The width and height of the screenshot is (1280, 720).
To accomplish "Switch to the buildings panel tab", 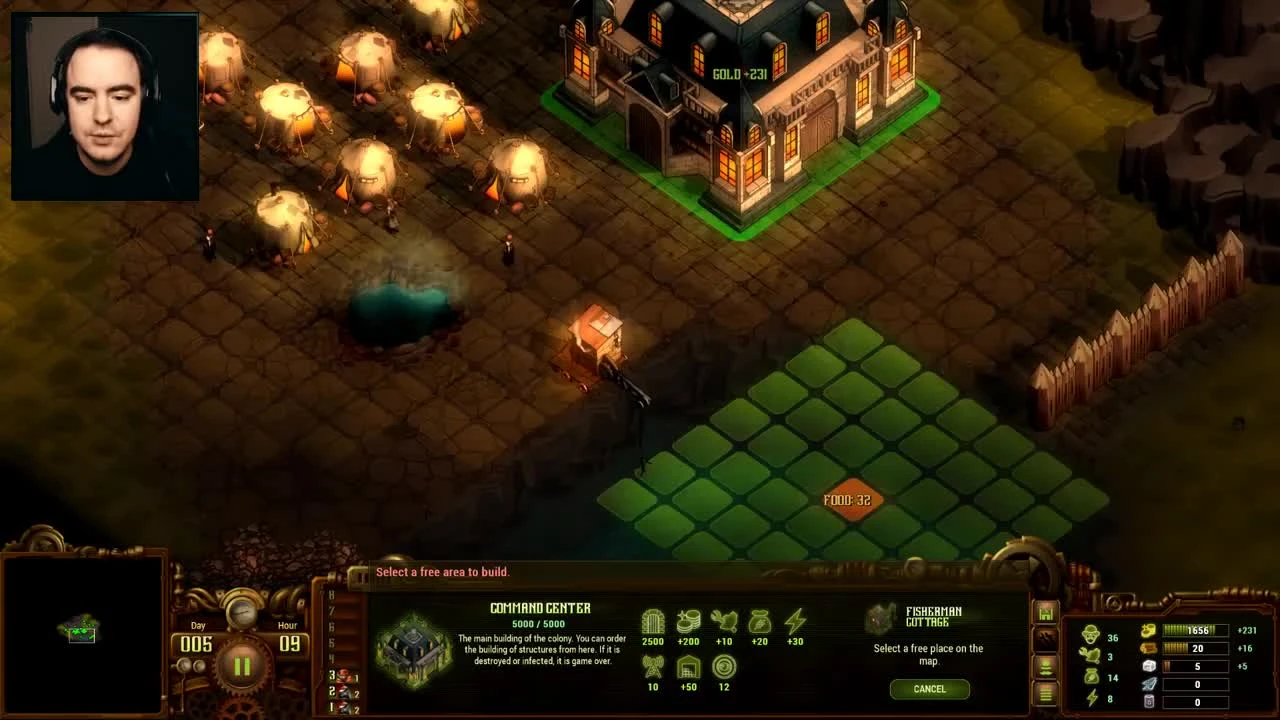I will (x=1045, y=613).
